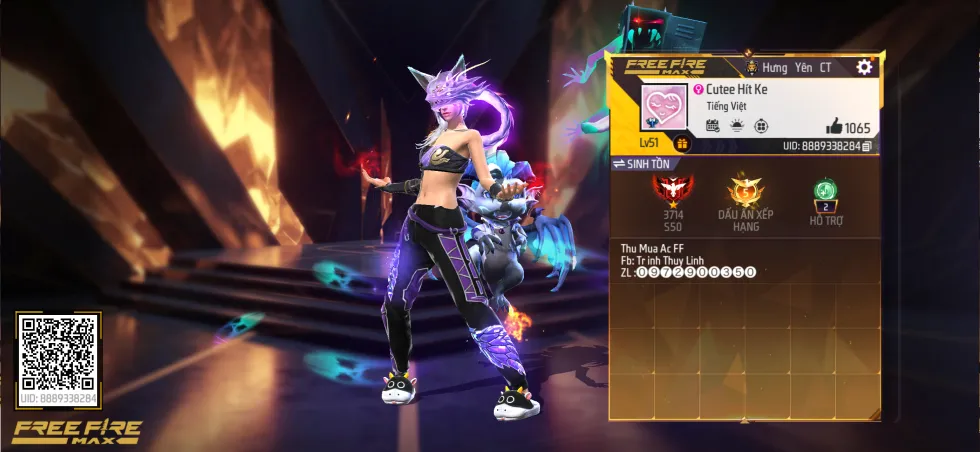Screen dimensions: 980x452
Task: Tap the thumbs-up like button
Action: [x=833, y=127]
